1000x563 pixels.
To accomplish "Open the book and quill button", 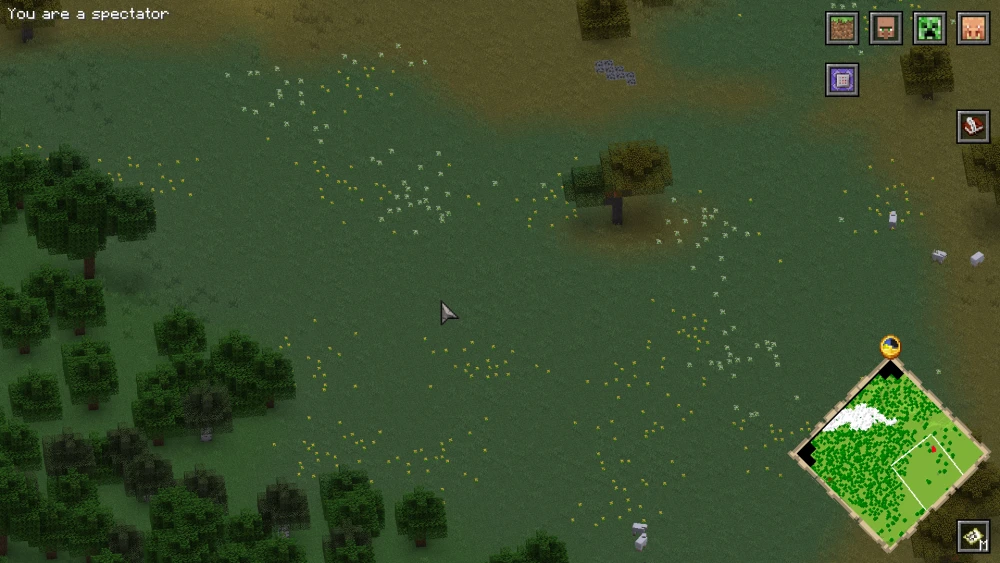I will tap(973, 126).
